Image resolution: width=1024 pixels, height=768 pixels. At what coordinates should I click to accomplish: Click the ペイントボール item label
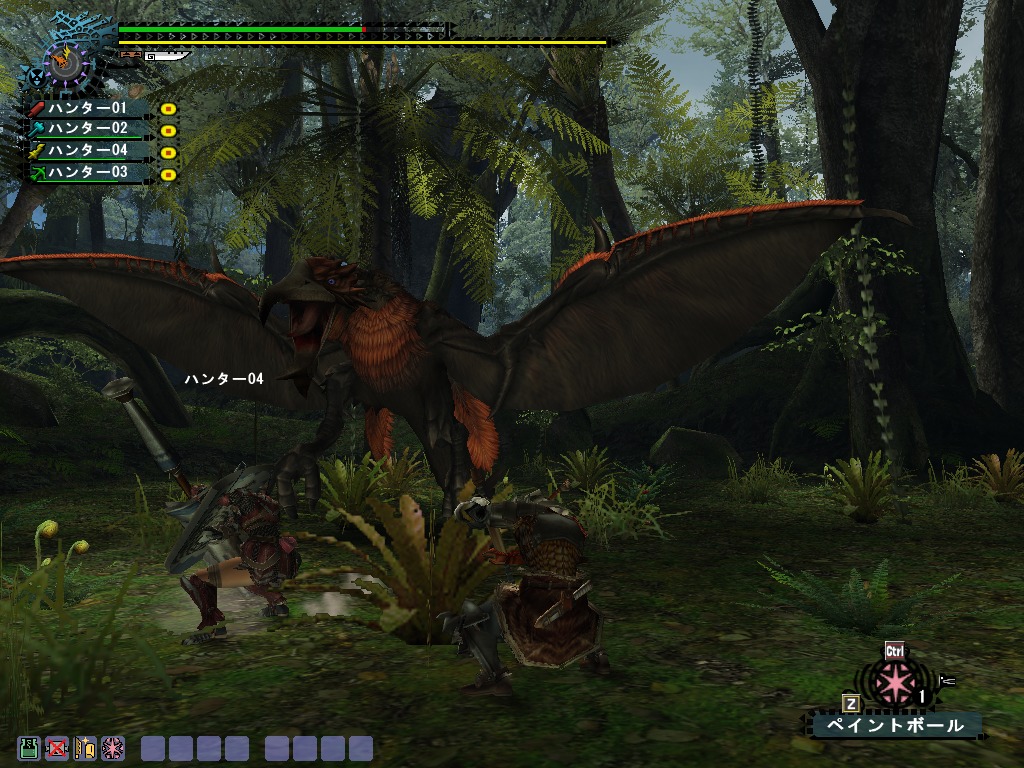(895, 725)
